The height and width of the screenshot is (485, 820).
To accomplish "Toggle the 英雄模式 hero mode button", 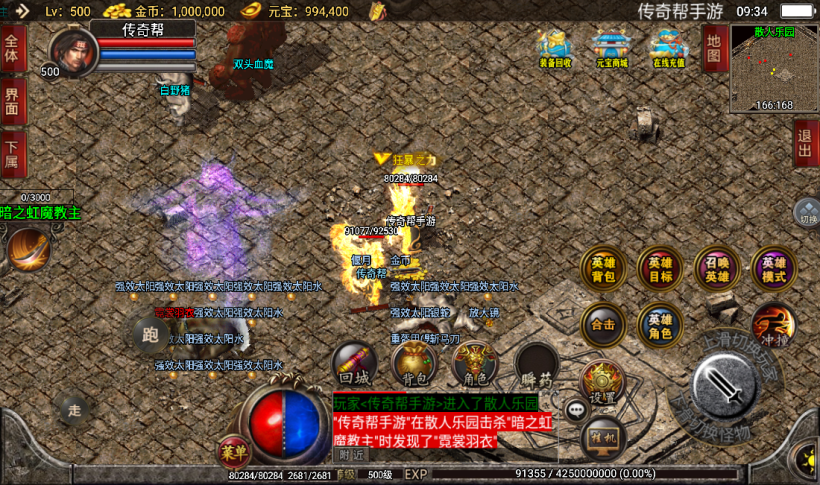I will point(773,267).
